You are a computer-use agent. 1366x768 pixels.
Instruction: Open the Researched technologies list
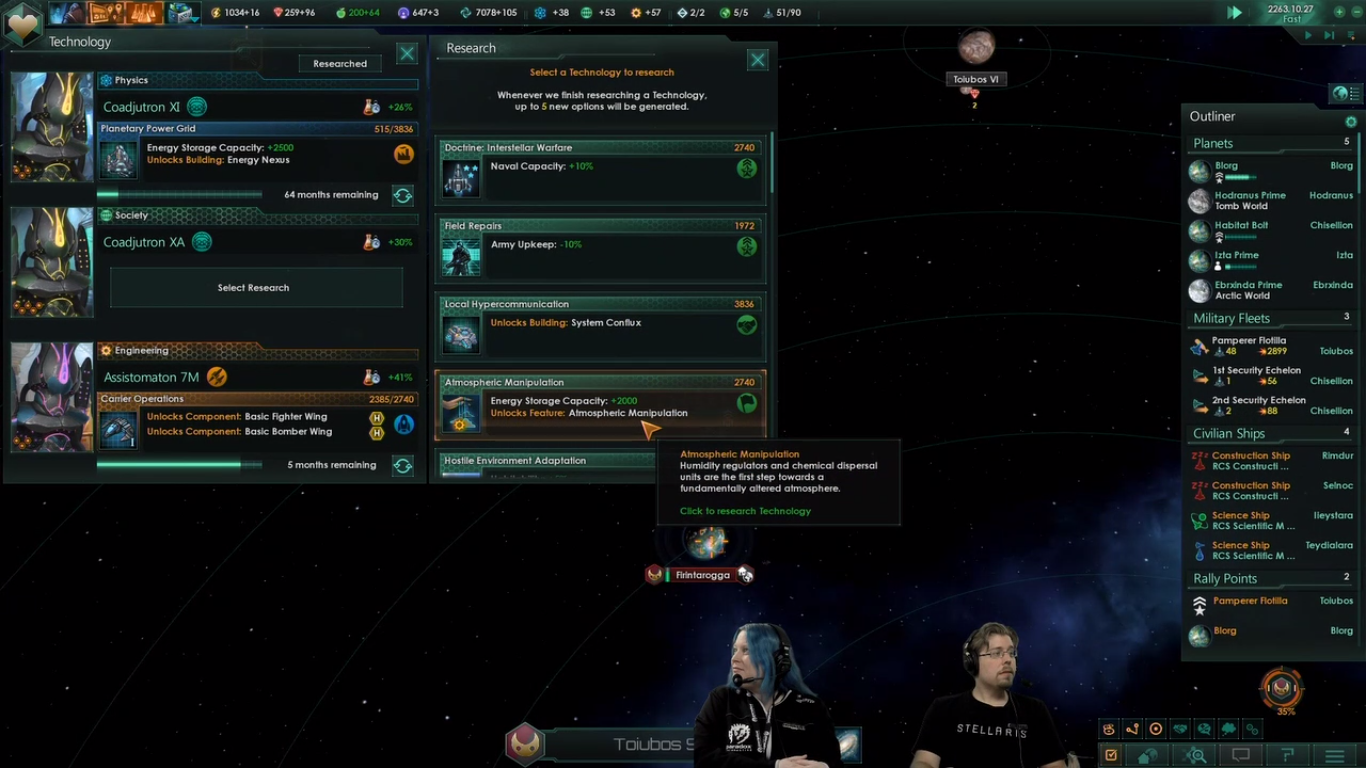(x=340, y=63)
